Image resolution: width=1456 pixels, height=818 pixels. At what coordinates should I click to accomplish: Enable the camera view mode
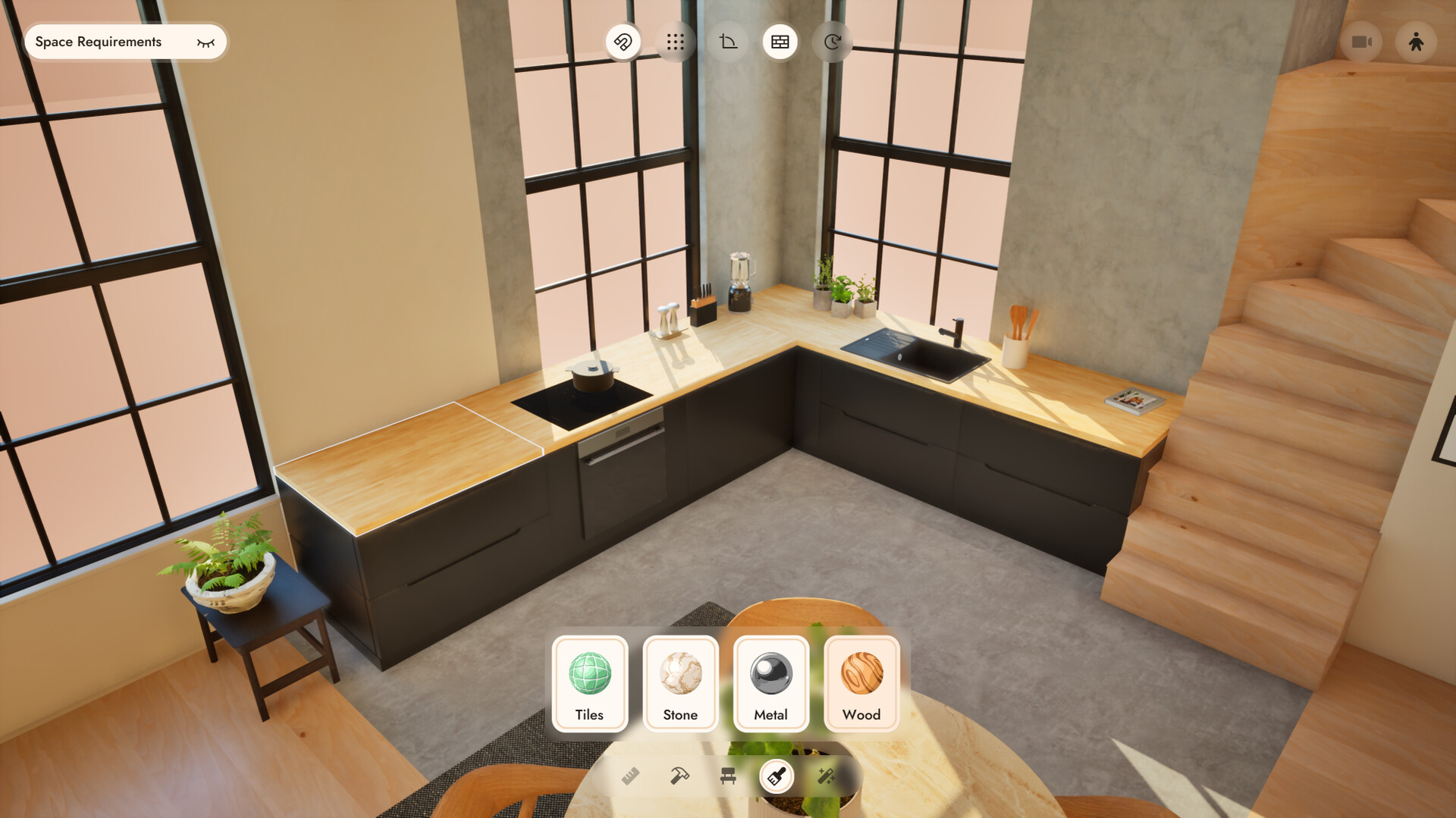1363,42
